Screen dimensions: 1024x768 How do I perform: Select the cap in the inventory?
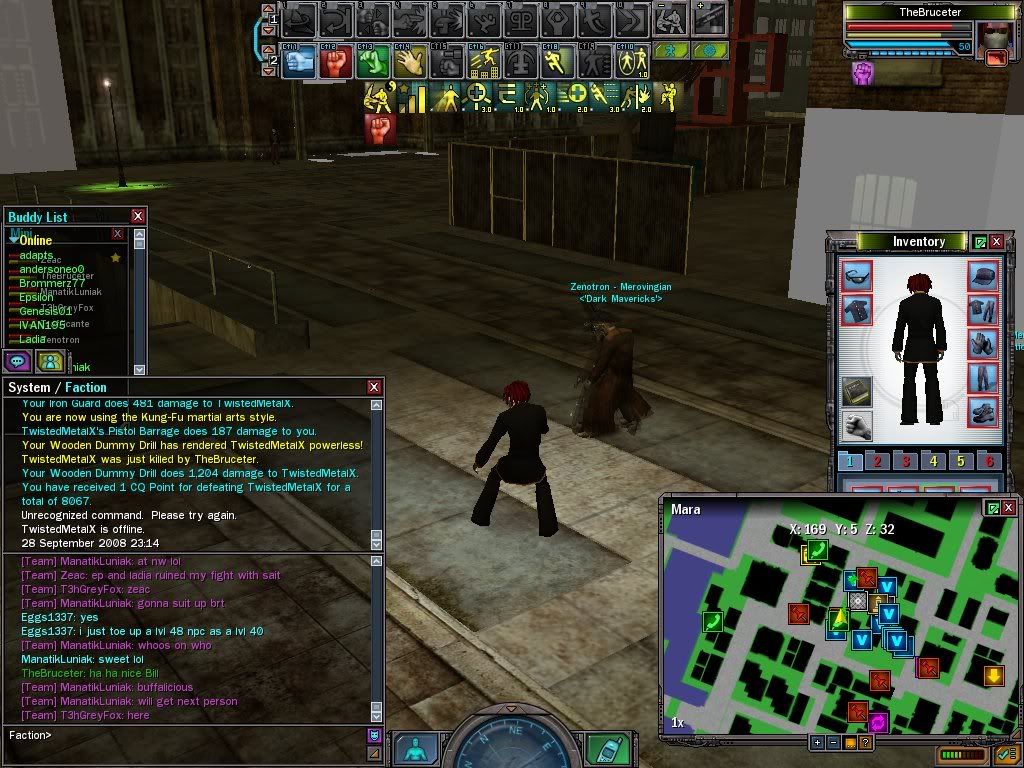[983, 276]
